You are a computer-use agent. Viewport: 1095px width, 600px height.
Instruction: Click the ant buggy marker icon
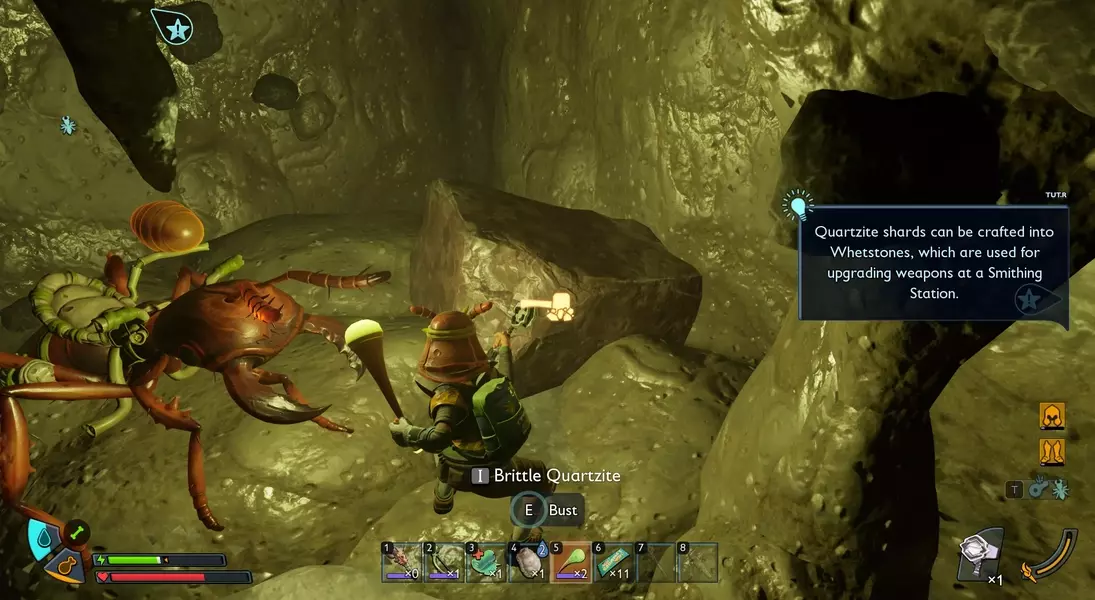tap(68, 125)
